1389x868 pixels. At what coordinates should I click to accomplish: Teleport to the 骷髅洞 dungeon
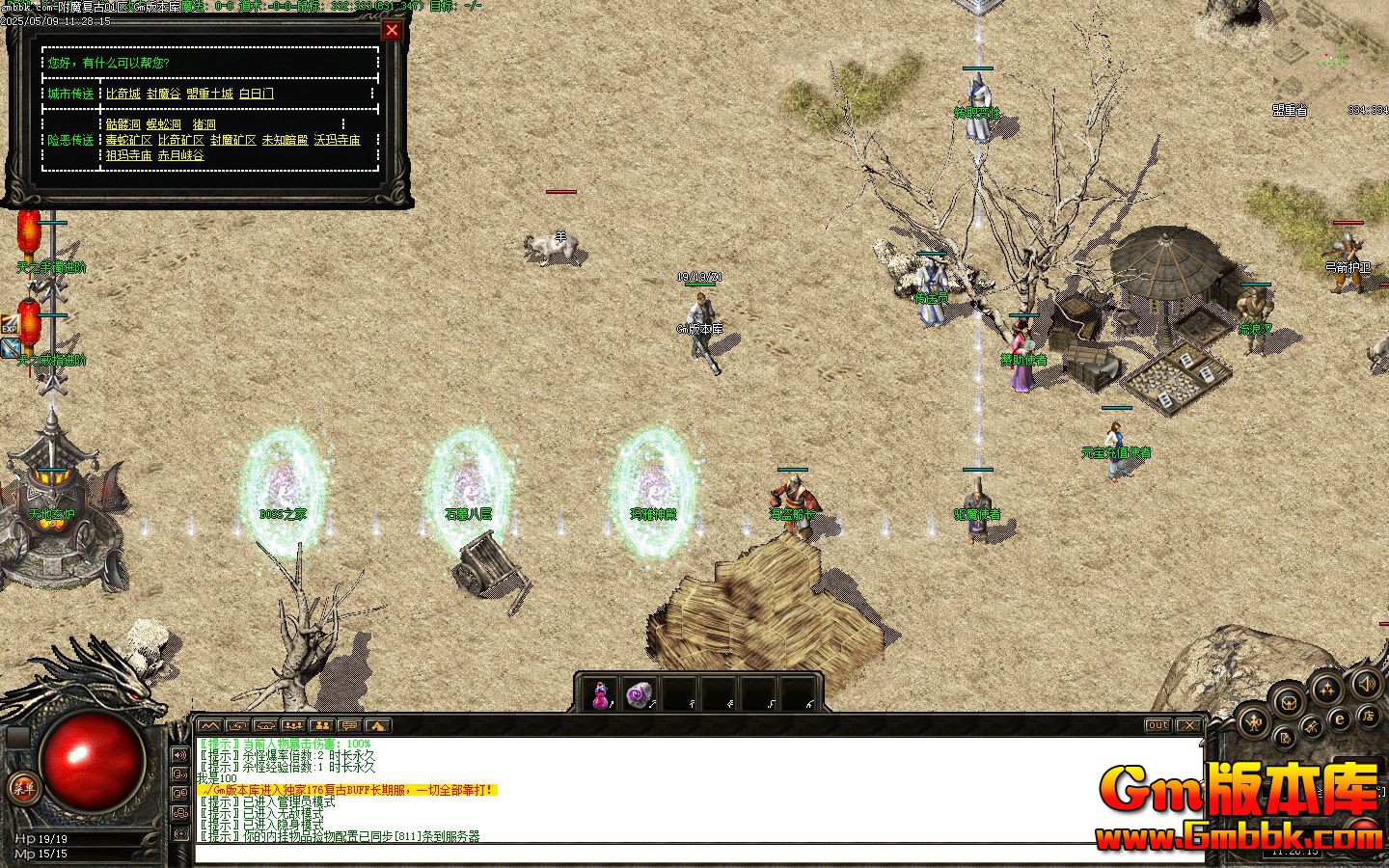pyautogui.click(x=123, y=124)
